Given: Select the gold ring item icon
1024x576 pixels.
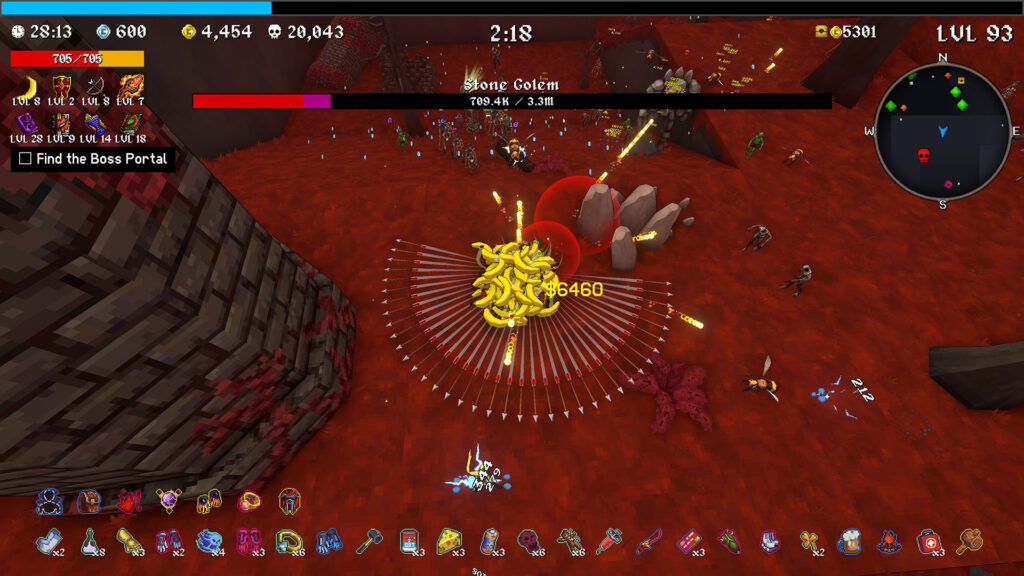Looking at the screenshot, I should tap(248, 502).
